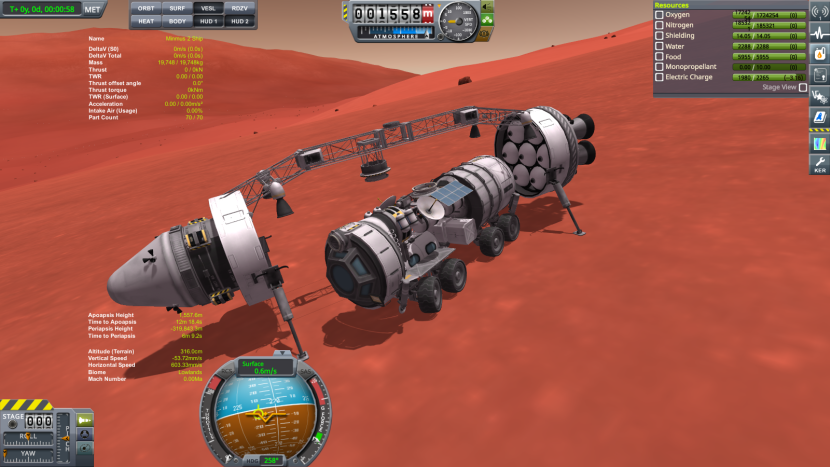Show the SURF readout panel
This screenshot has width=830, height=467.
coord(176,8)
